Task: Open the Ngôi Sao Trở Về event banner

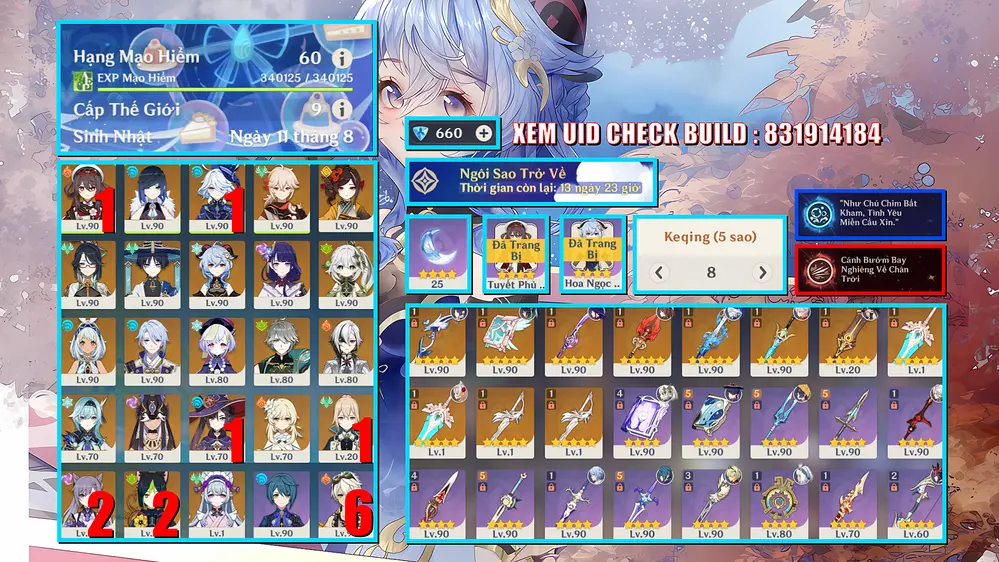Action: point(531,180)
